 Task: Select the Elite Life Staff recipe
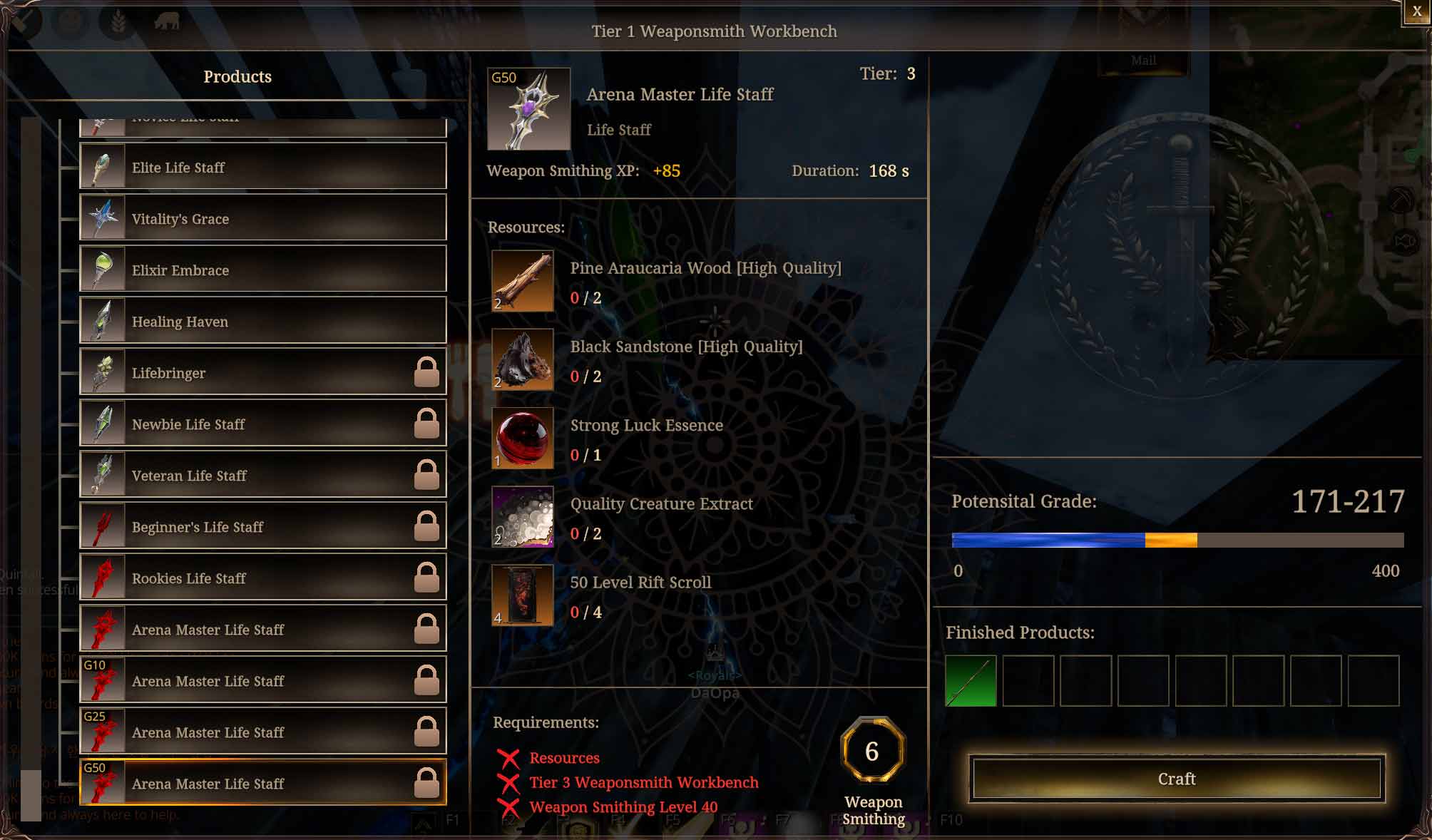click(x=262, y=167)
